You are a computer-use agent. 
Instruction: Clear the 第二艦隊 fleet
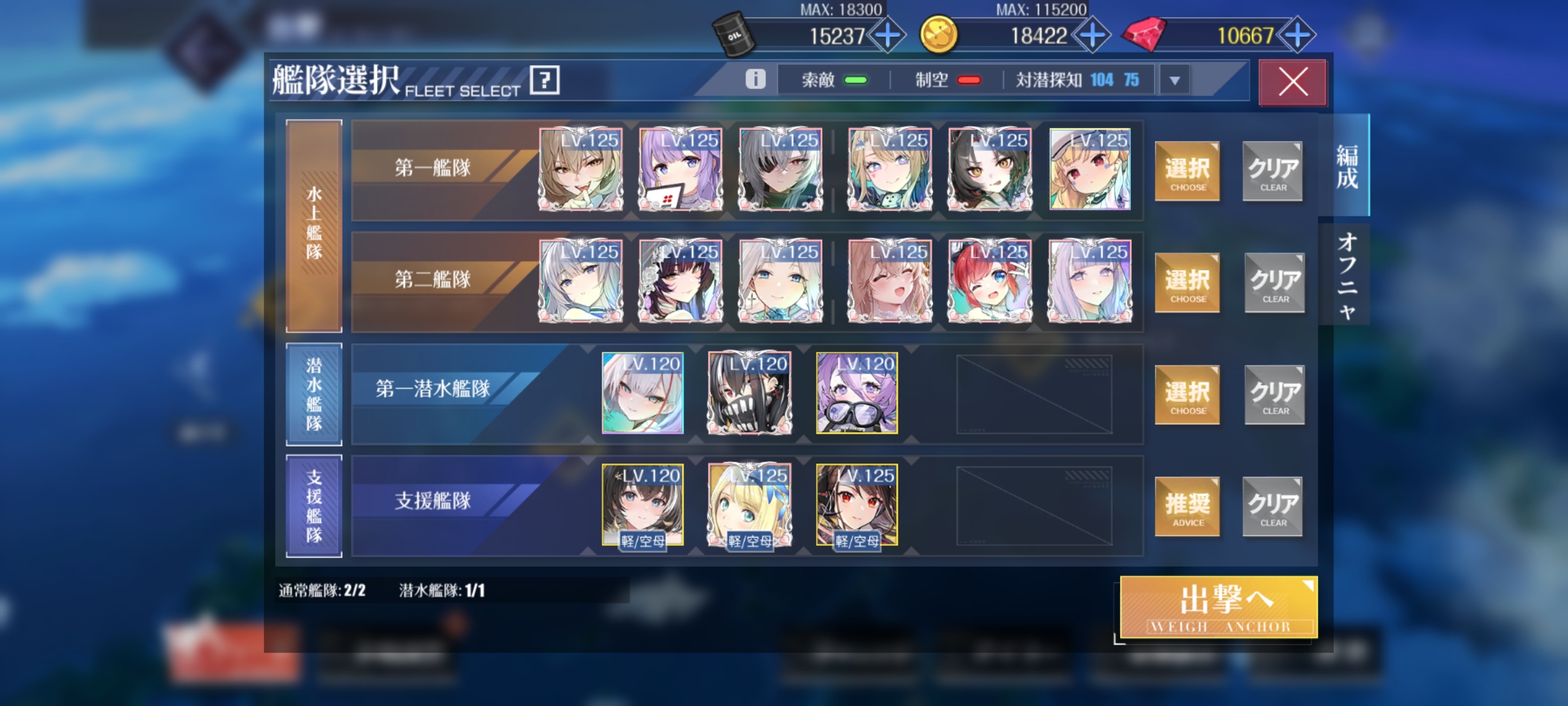click(1274, 283)
